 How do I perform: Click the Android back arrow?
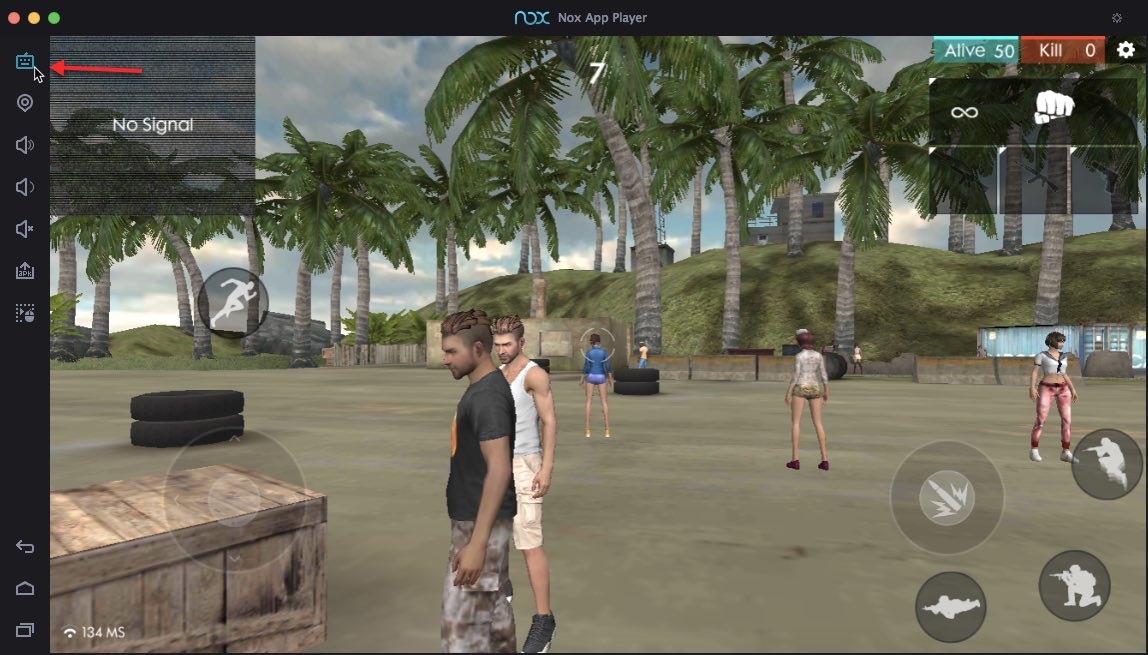(25, 546)
